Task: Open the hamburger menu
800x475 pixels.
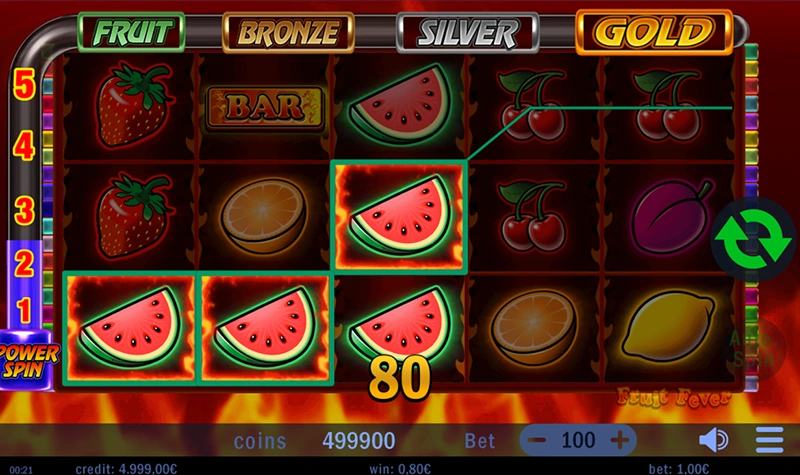Action: pos(769,440)
